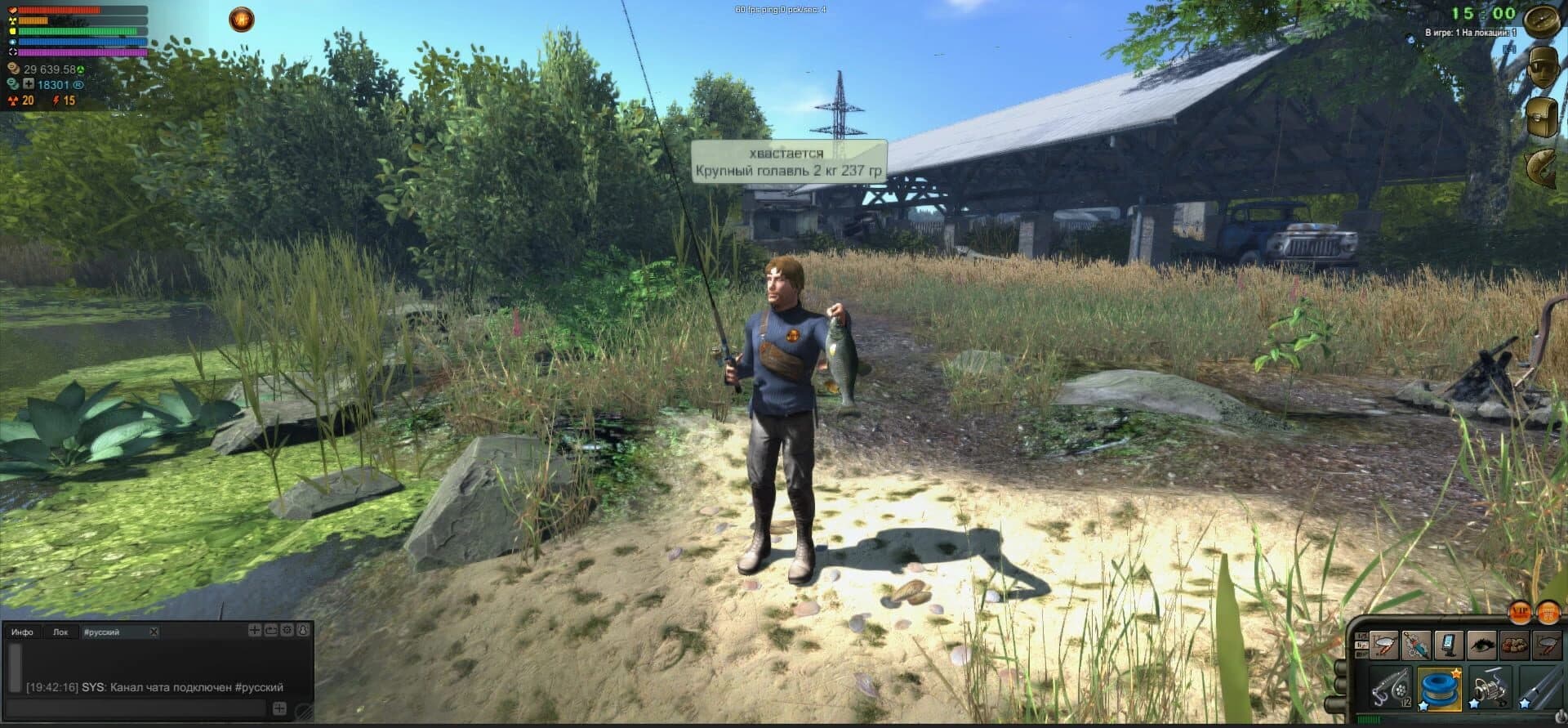The image size is (1568, 728).
Task: Click the hooks tool in the bottom toolbar
Action: click(1414, 645)
